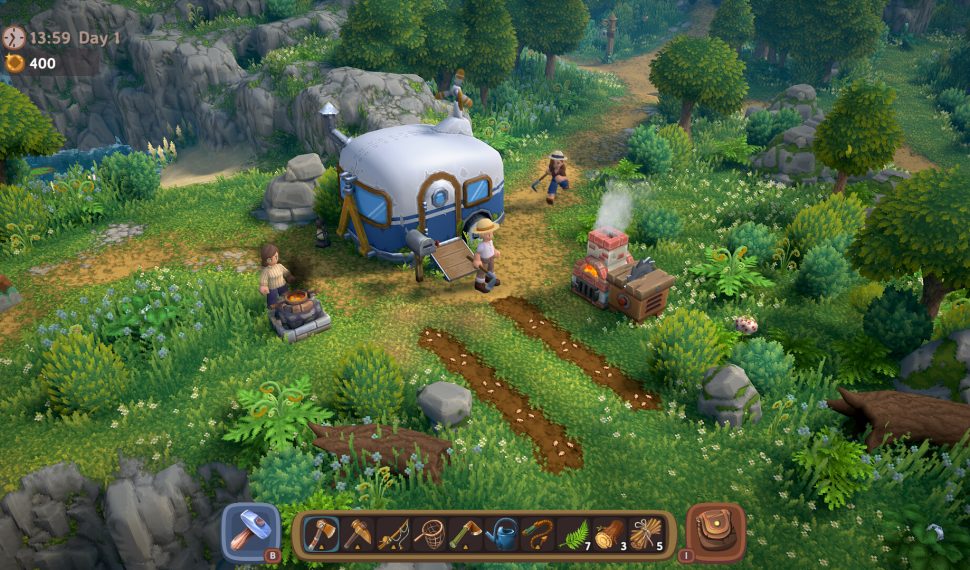Select the wood log stack

[609, 534]
